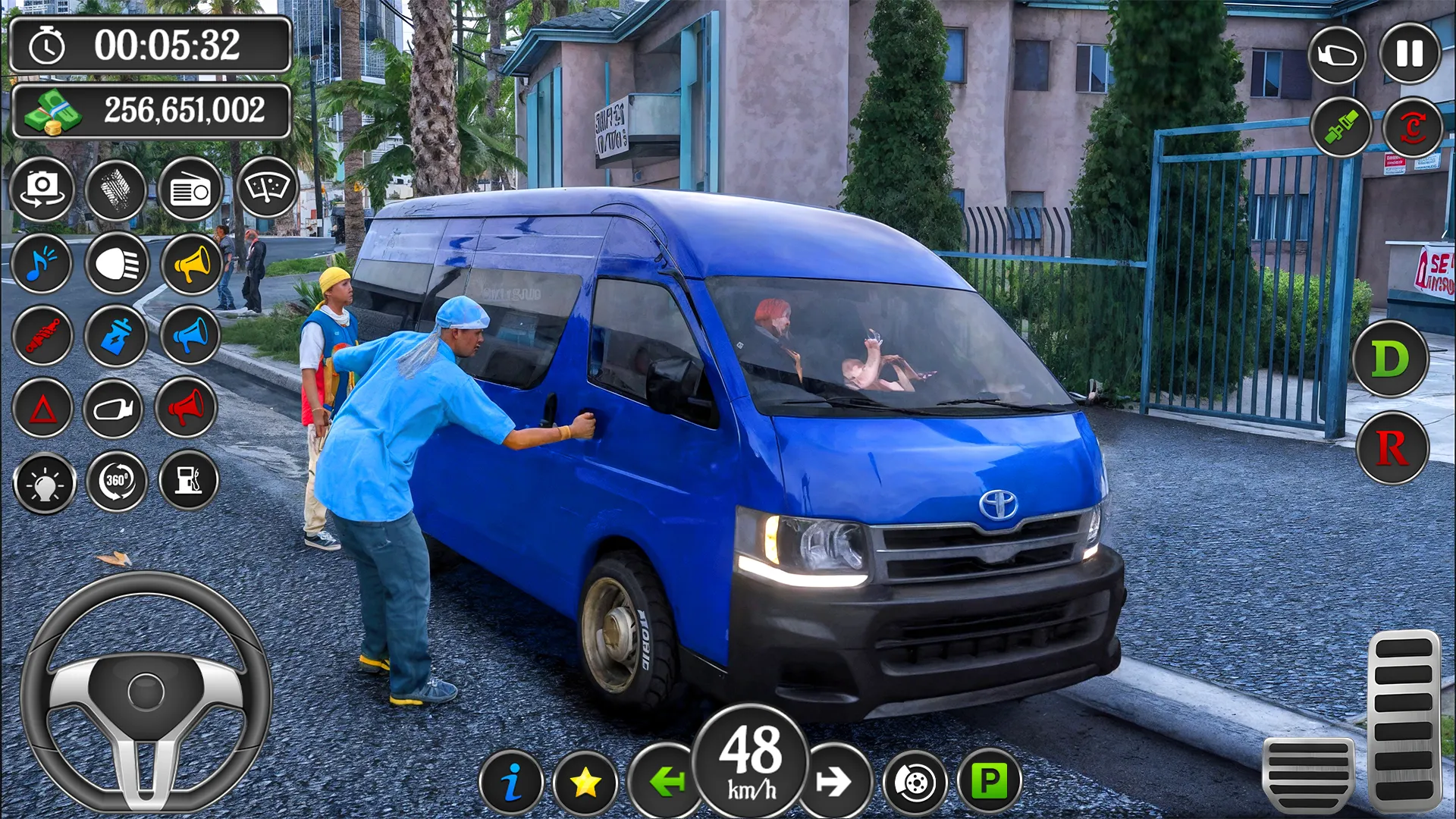1456x819 pixels.
Task: Switch the camera view
Action: coord(42,189)
